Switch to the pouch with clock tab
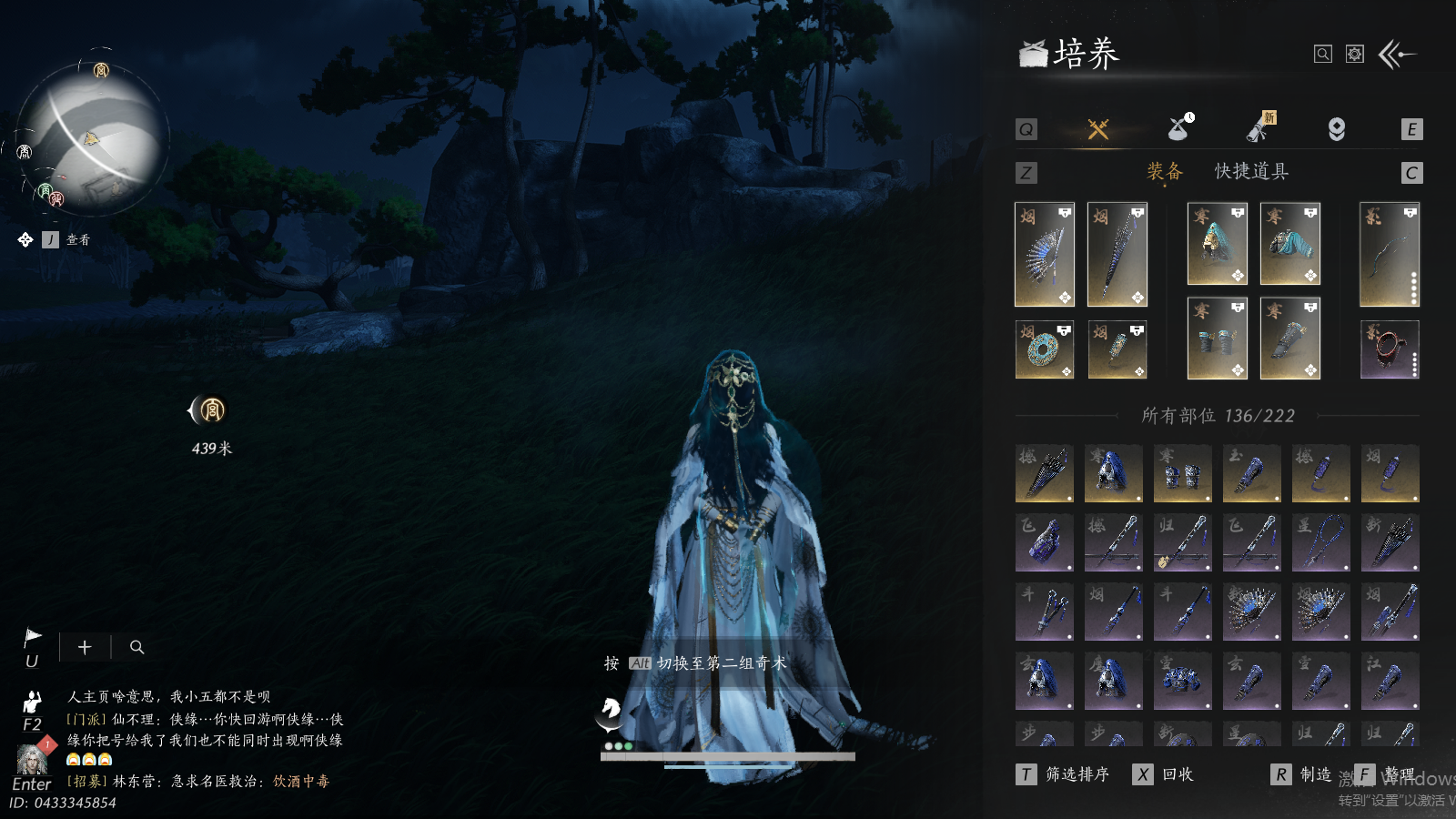This screenshot has width=1456, height=819. (x=1180, y=128)
